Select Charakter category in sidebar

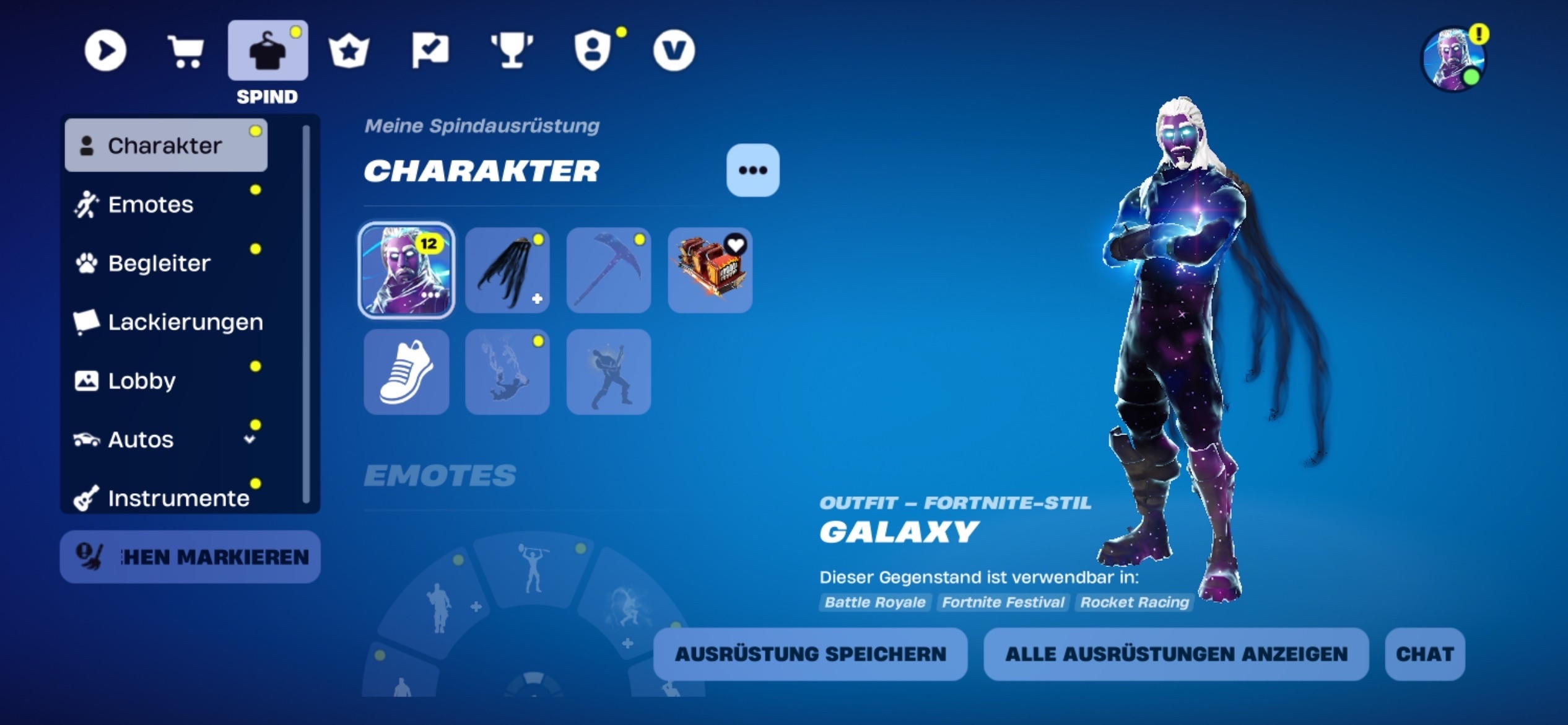[165, 146]
